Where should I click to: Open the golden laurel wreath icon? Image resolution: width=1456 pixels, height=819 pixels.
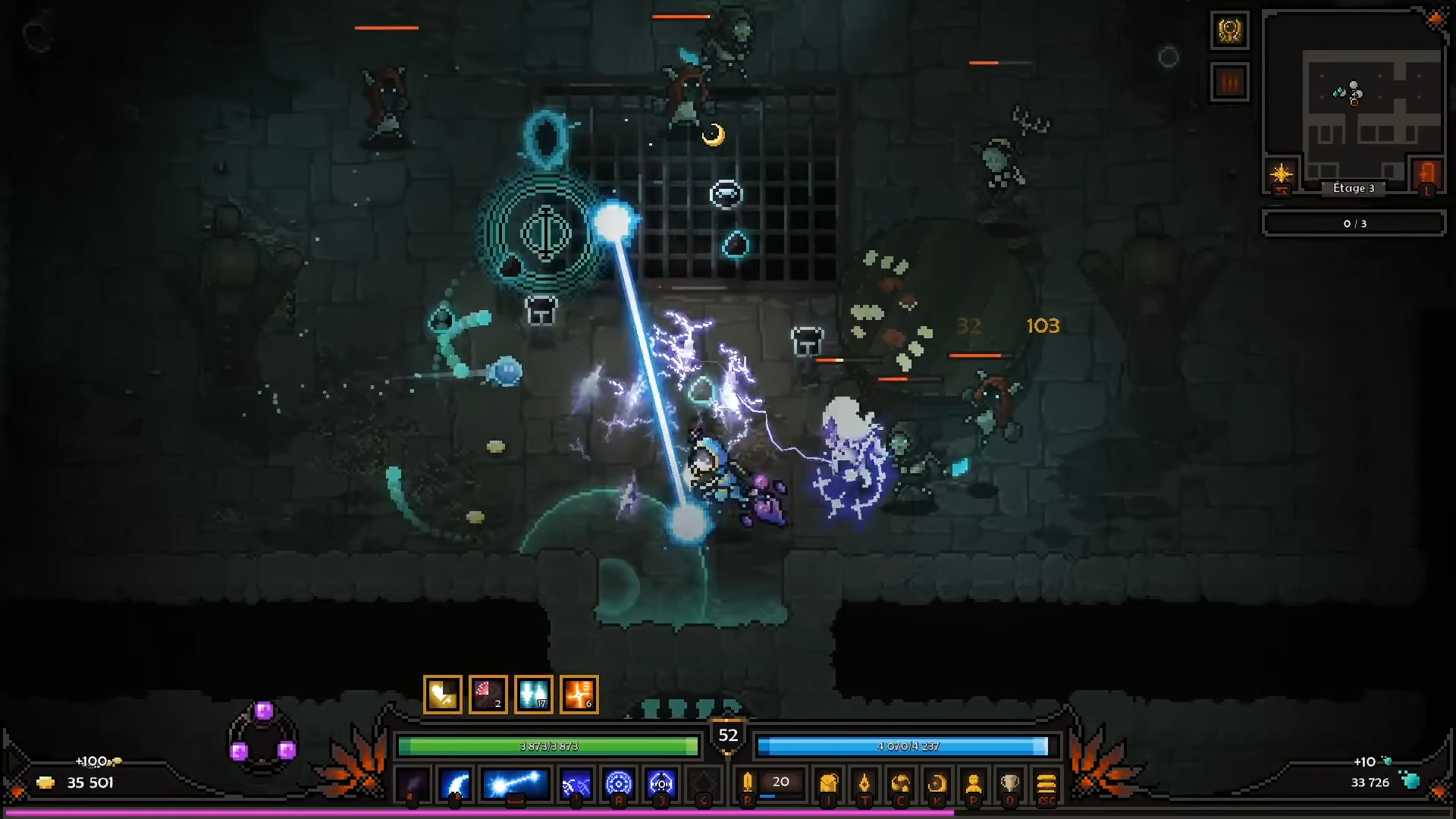(1229, 31)
